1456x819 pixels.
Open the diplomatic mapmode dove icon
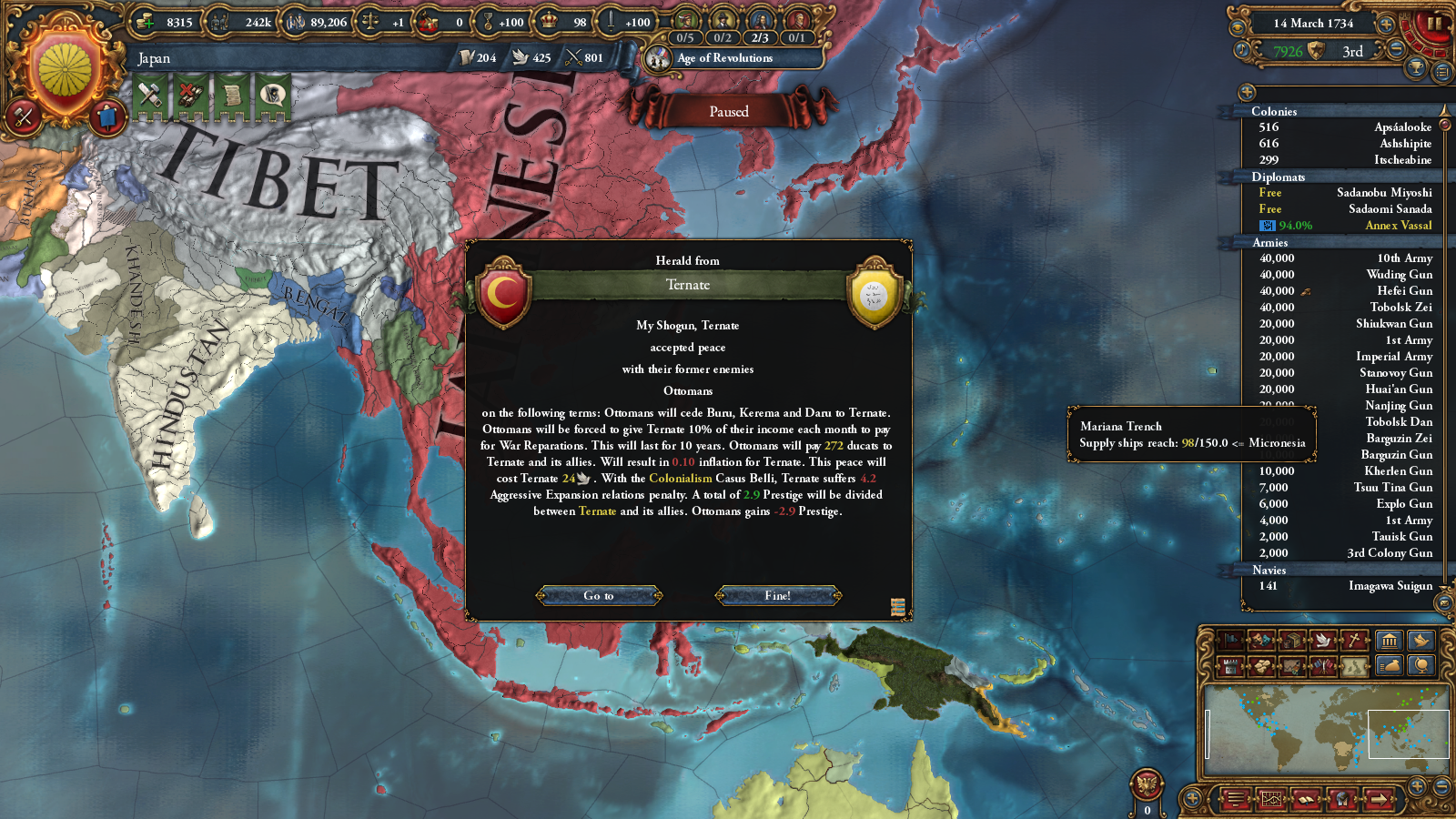coord(1322,640)
